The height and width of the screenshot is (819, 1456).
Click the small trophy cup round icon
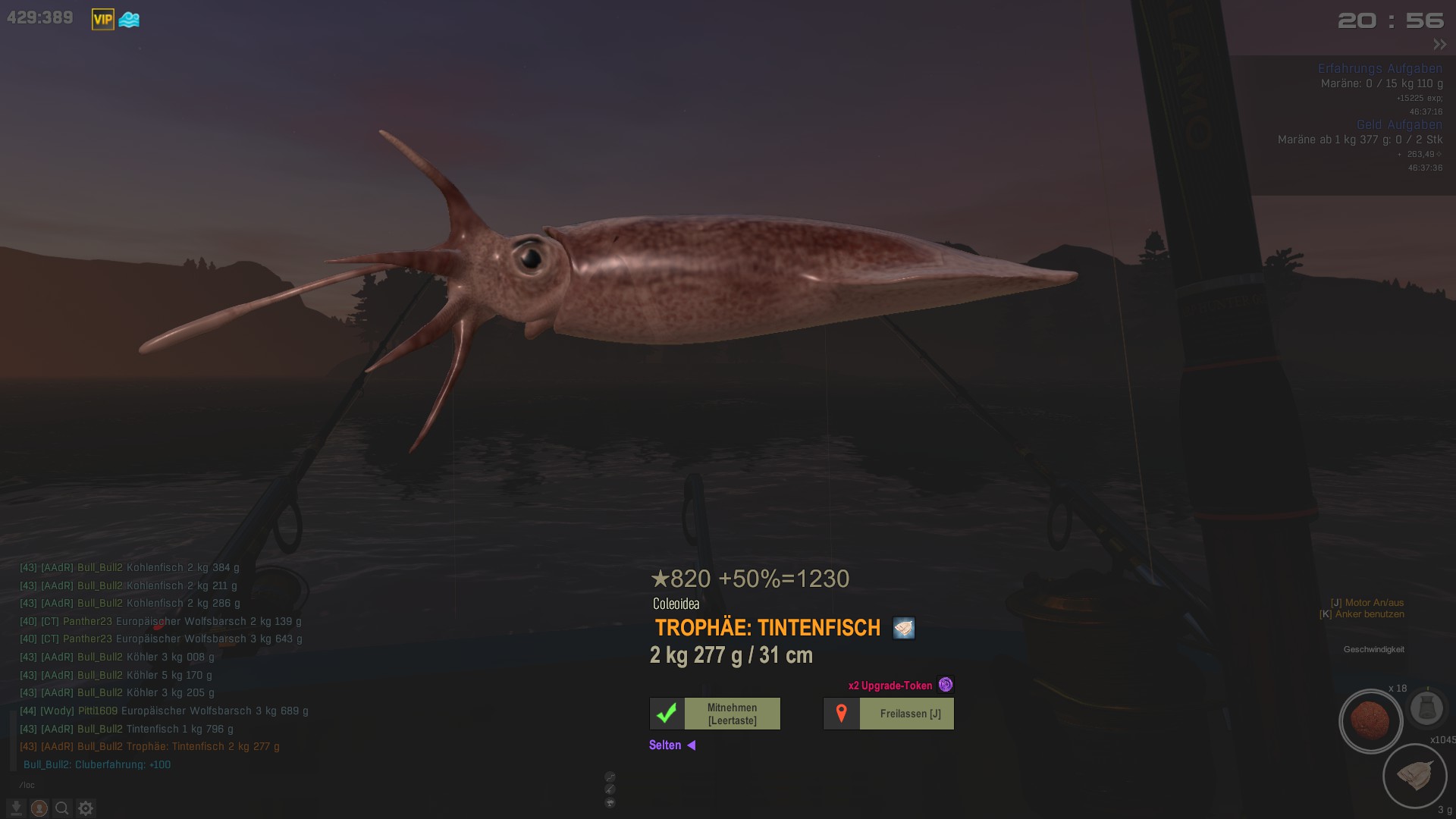click(x=610, y=803)
